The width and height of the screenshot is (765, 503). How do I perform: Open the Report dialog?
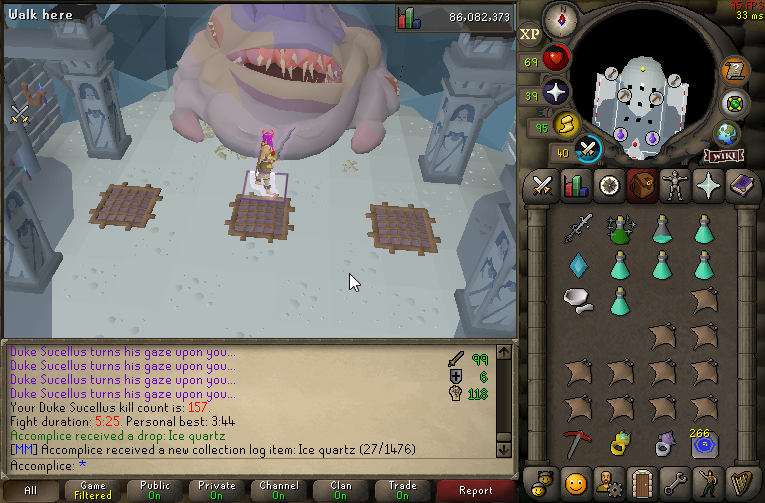(x=475, y=491)
